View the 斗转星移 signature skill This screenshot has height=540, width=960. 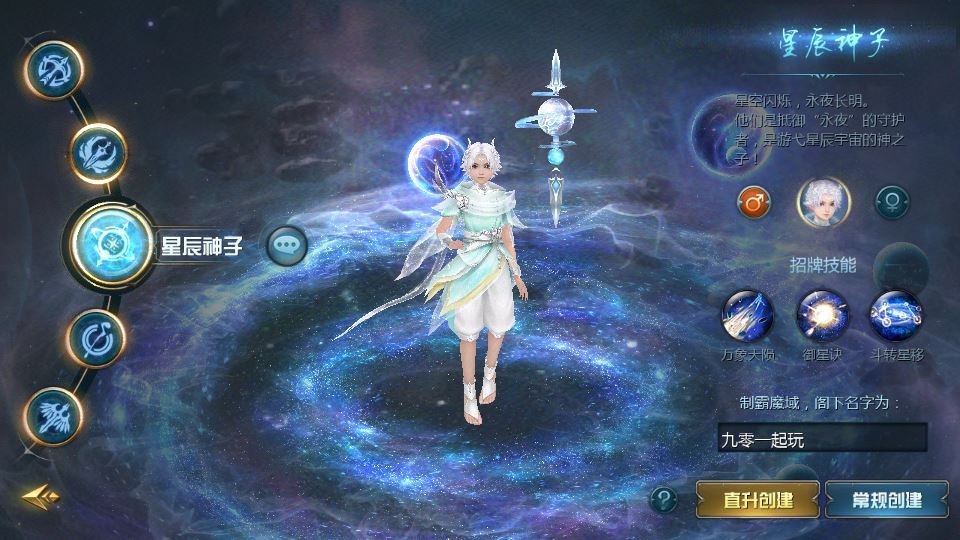pos(894,314)
